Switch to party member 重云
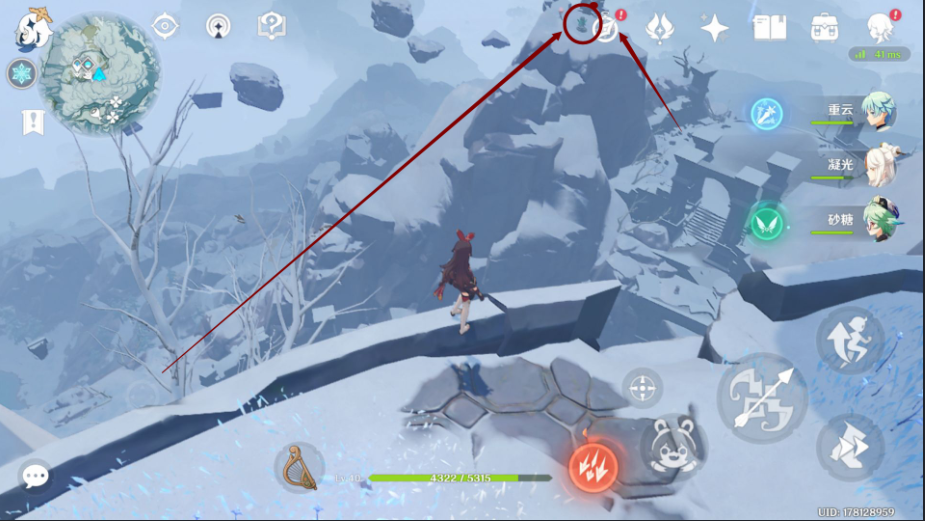Image resolution: width=925 pixels, height=521 pixels. click(878, 113)
